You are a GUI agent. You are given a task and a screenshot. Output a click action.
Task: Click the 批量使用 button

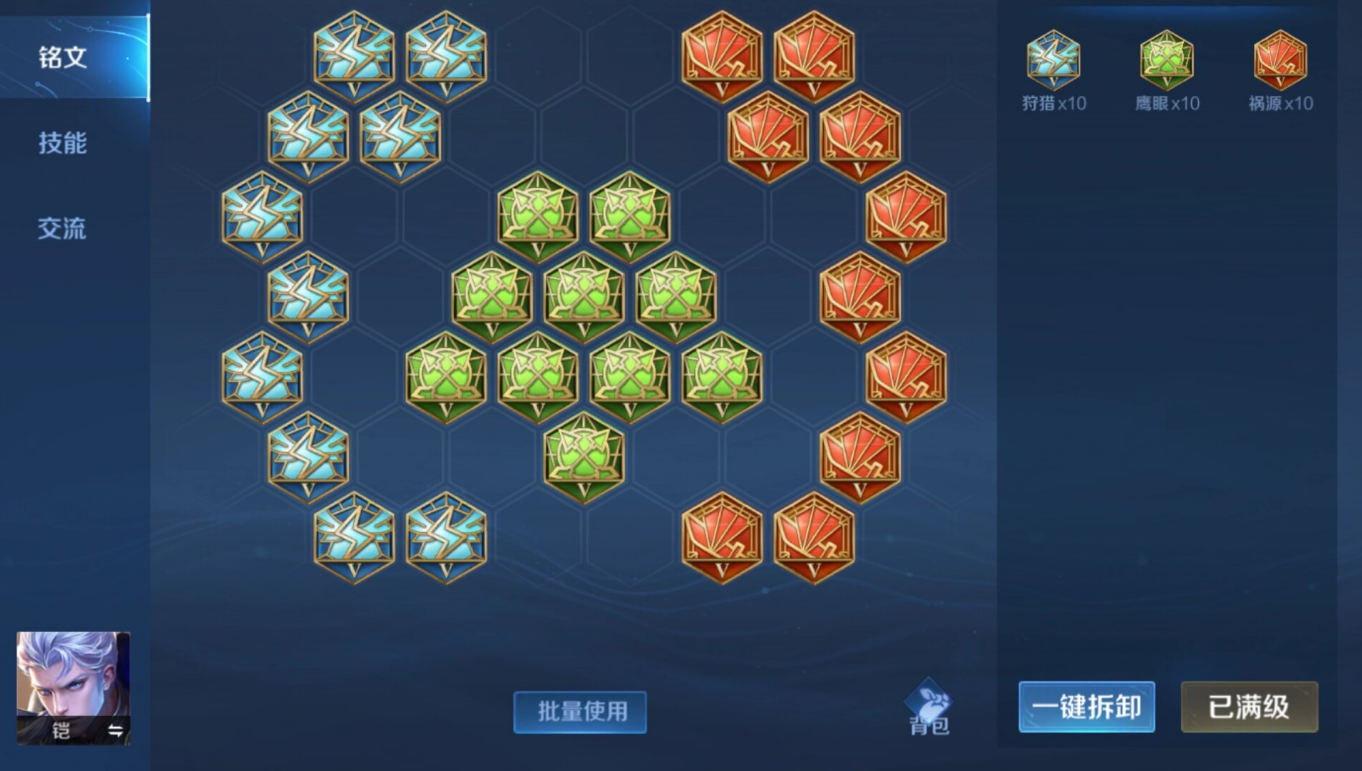(580, 711)
